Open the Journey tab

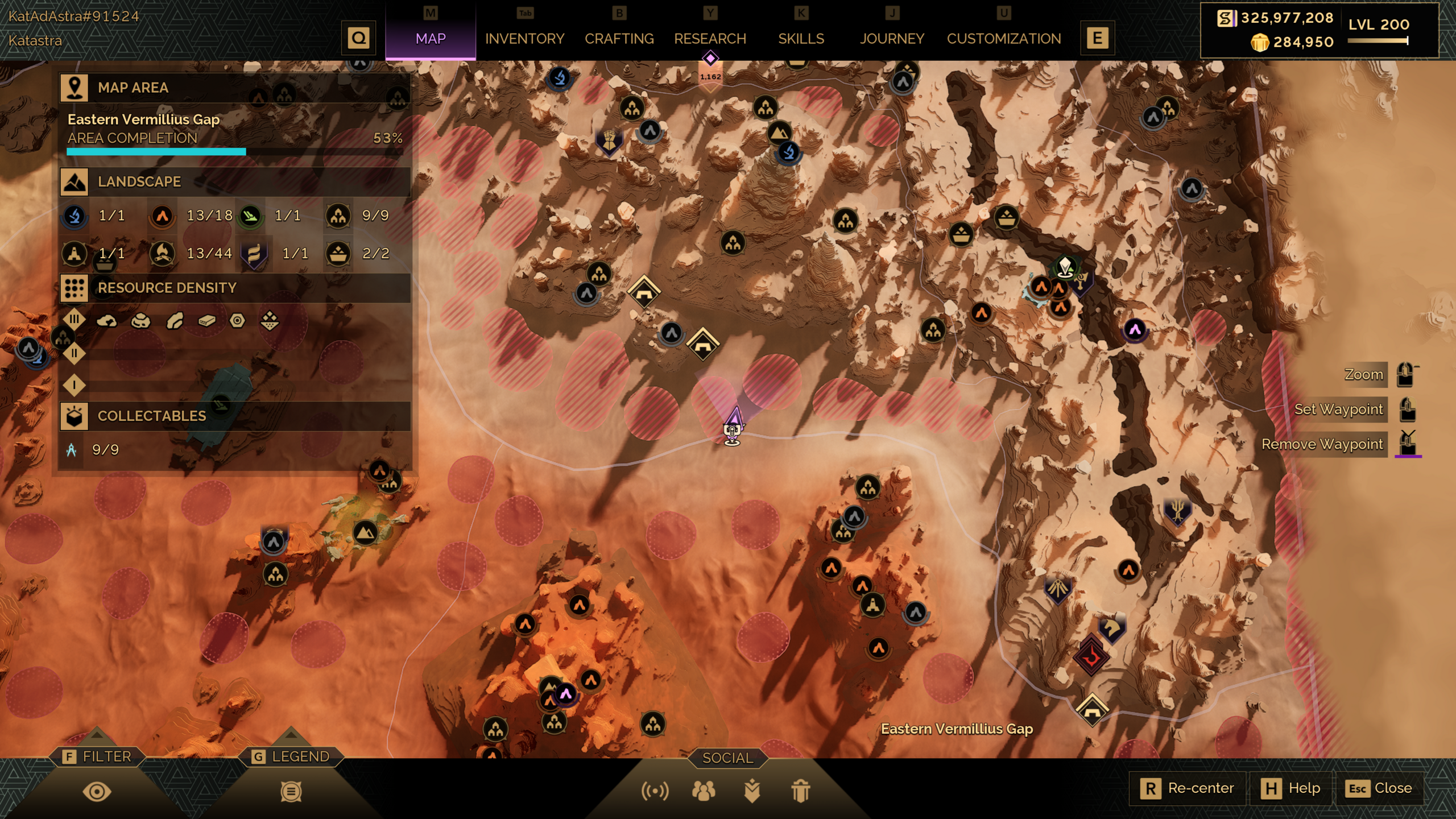click(x=892, y=39)
